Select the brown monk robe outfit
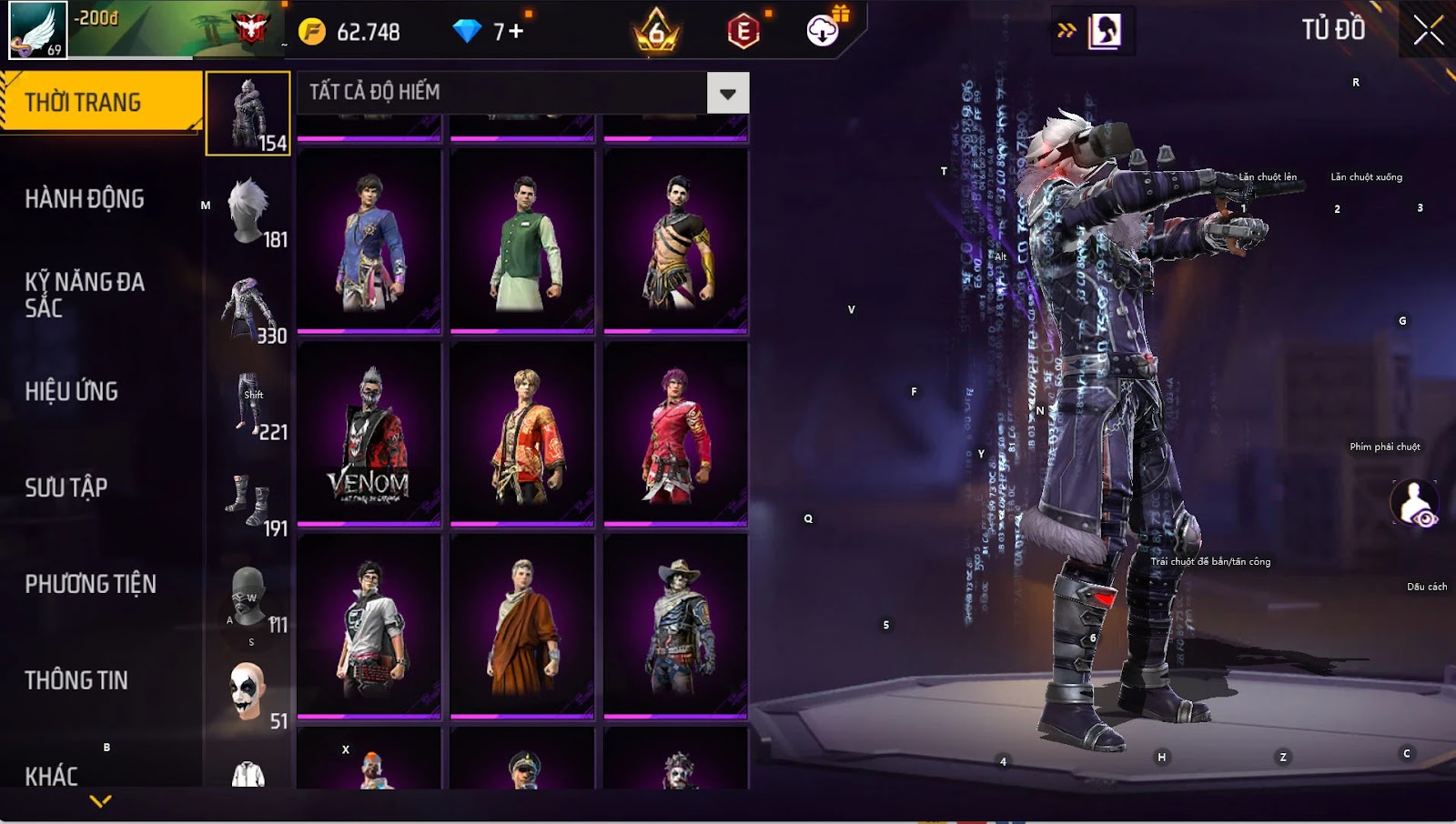 coord(522,626)
